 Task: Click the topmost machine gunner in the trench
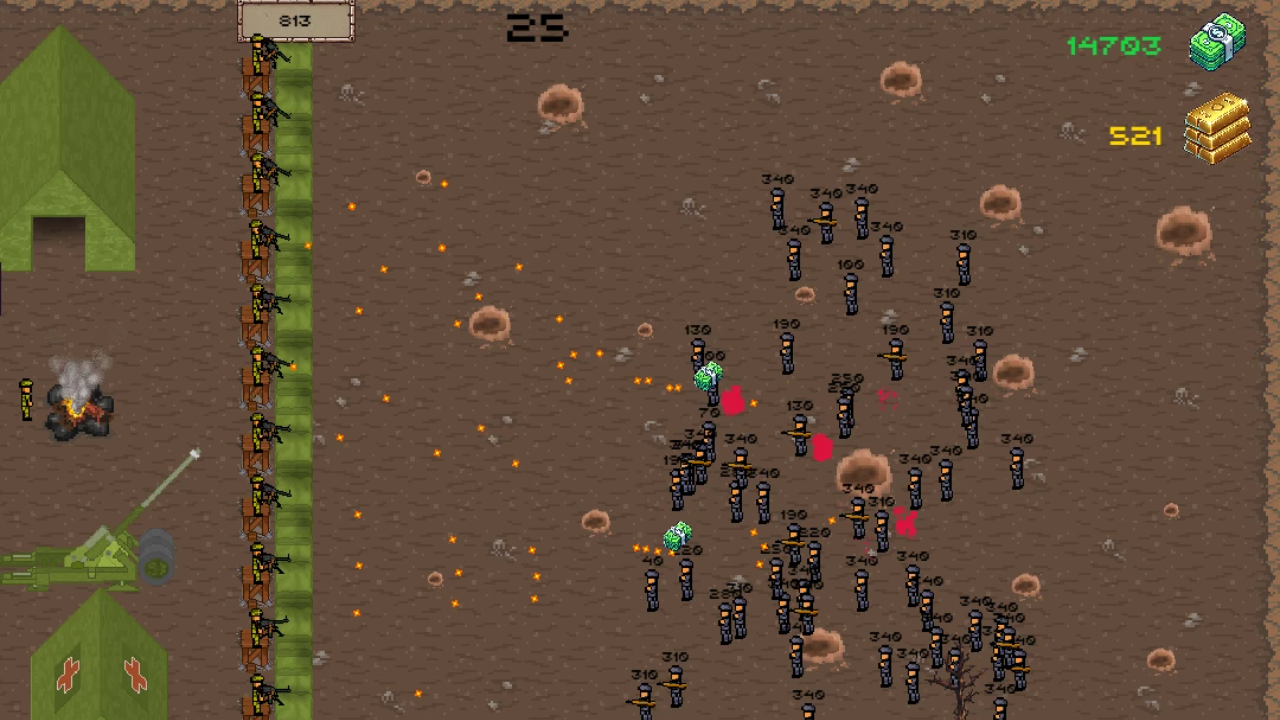click(x=263, y=50)
